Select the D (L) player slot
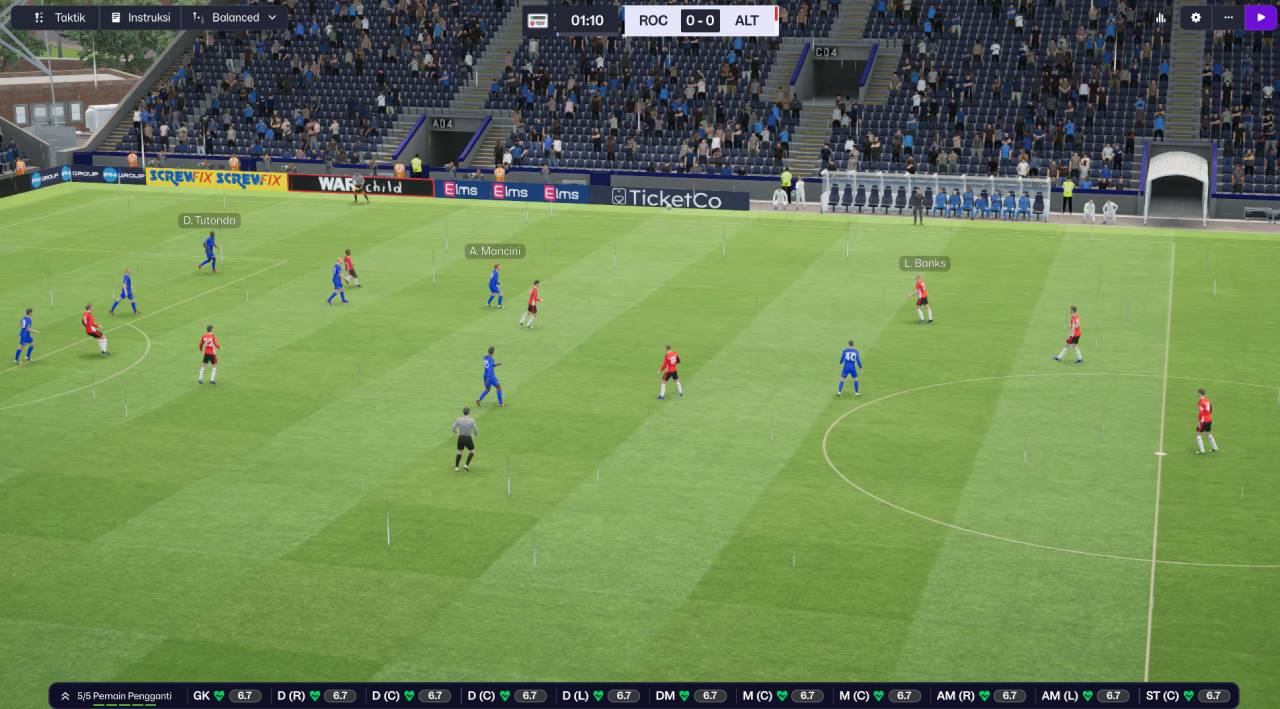The image size is (1280, 709). pos(598,696)
